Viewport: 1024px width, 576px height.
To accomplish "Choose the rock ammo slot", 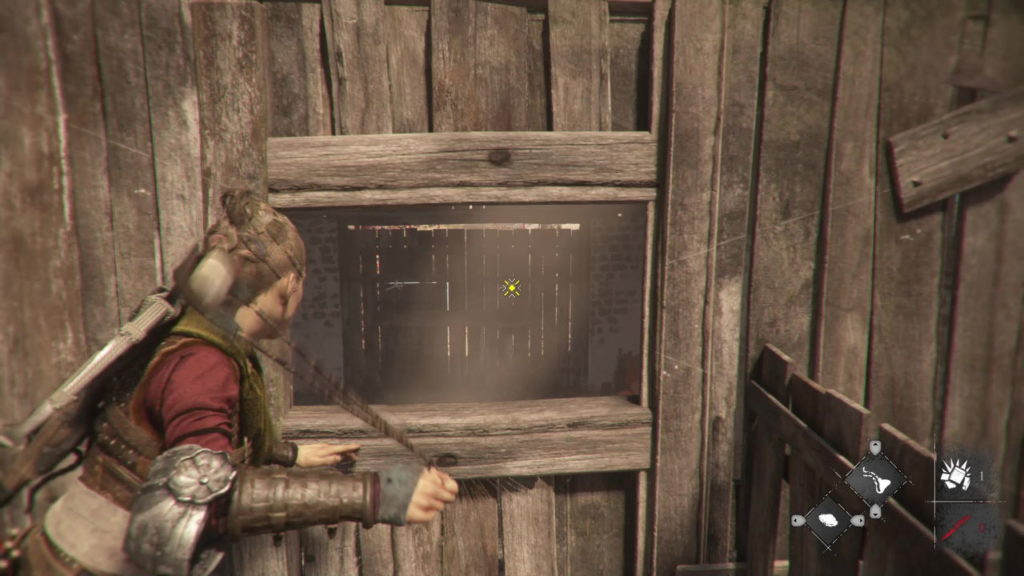I will 829,520.
